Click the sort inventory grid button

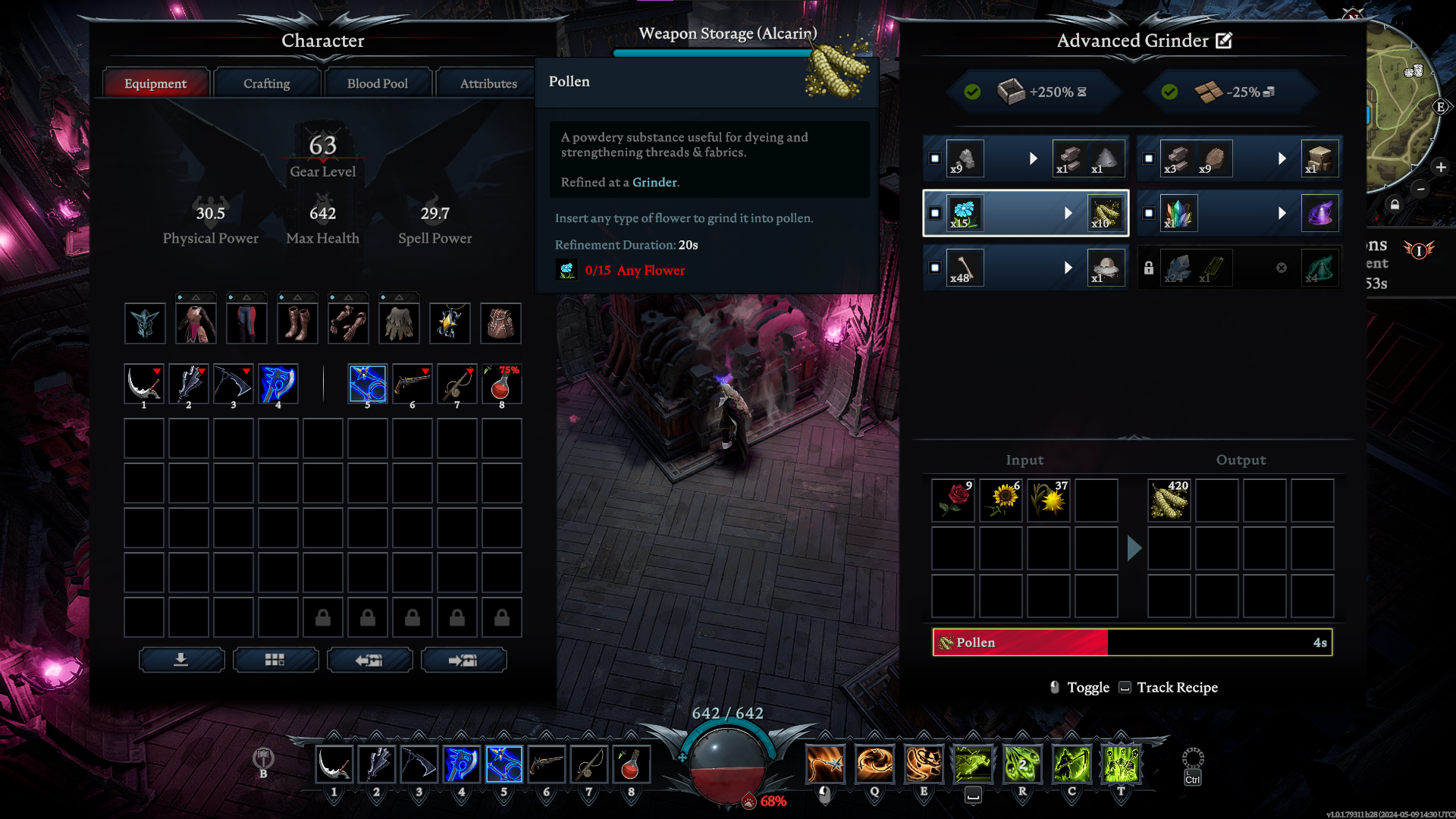click(x=275, y=660)
